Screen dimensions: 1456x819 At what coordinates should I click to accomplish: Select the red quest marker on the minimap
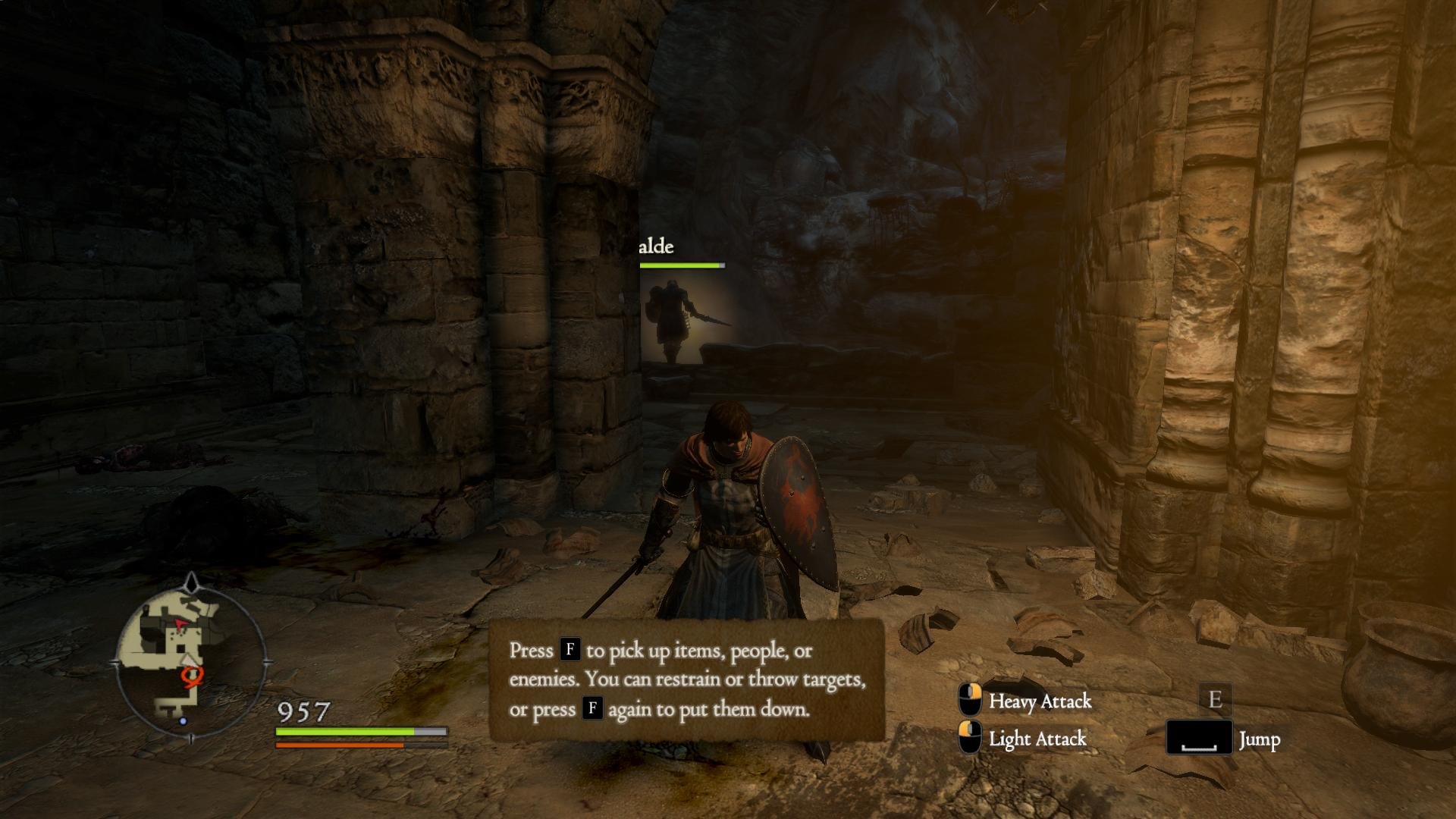tap(192, 676)
